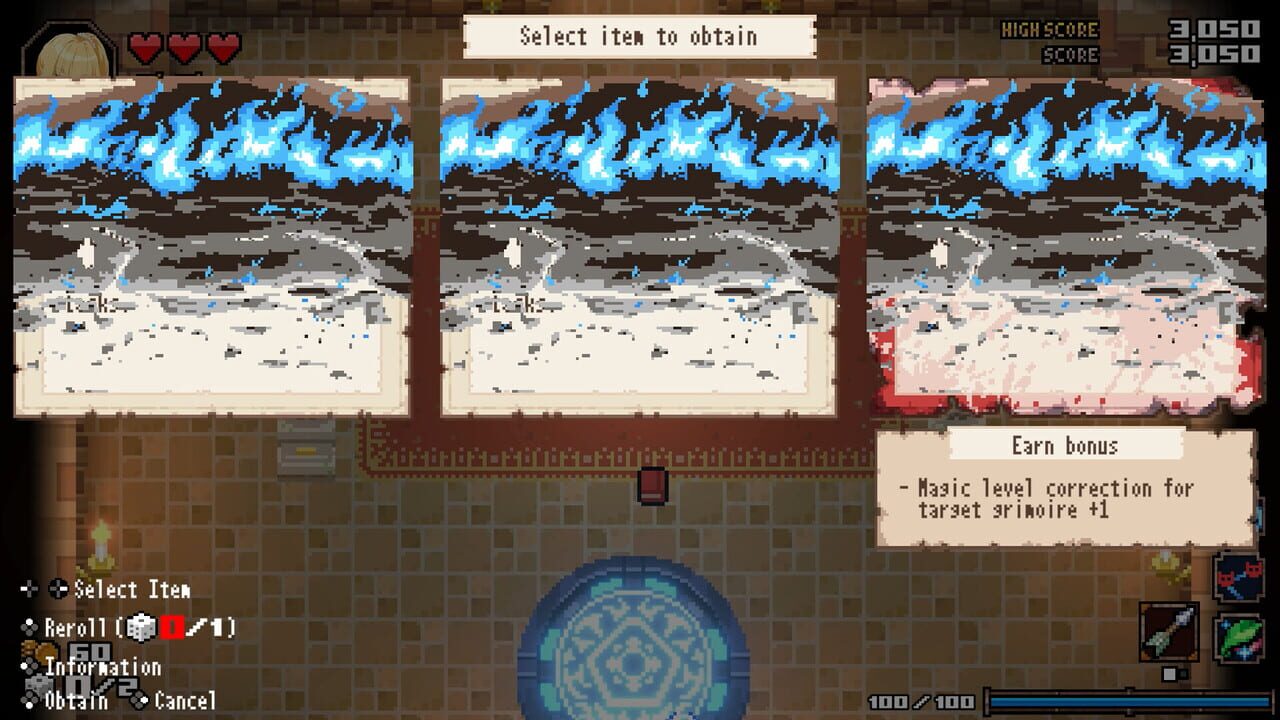This screenshot has width=1280, height=720.
Task: Click the reroll dice icon
Action: 140,627
